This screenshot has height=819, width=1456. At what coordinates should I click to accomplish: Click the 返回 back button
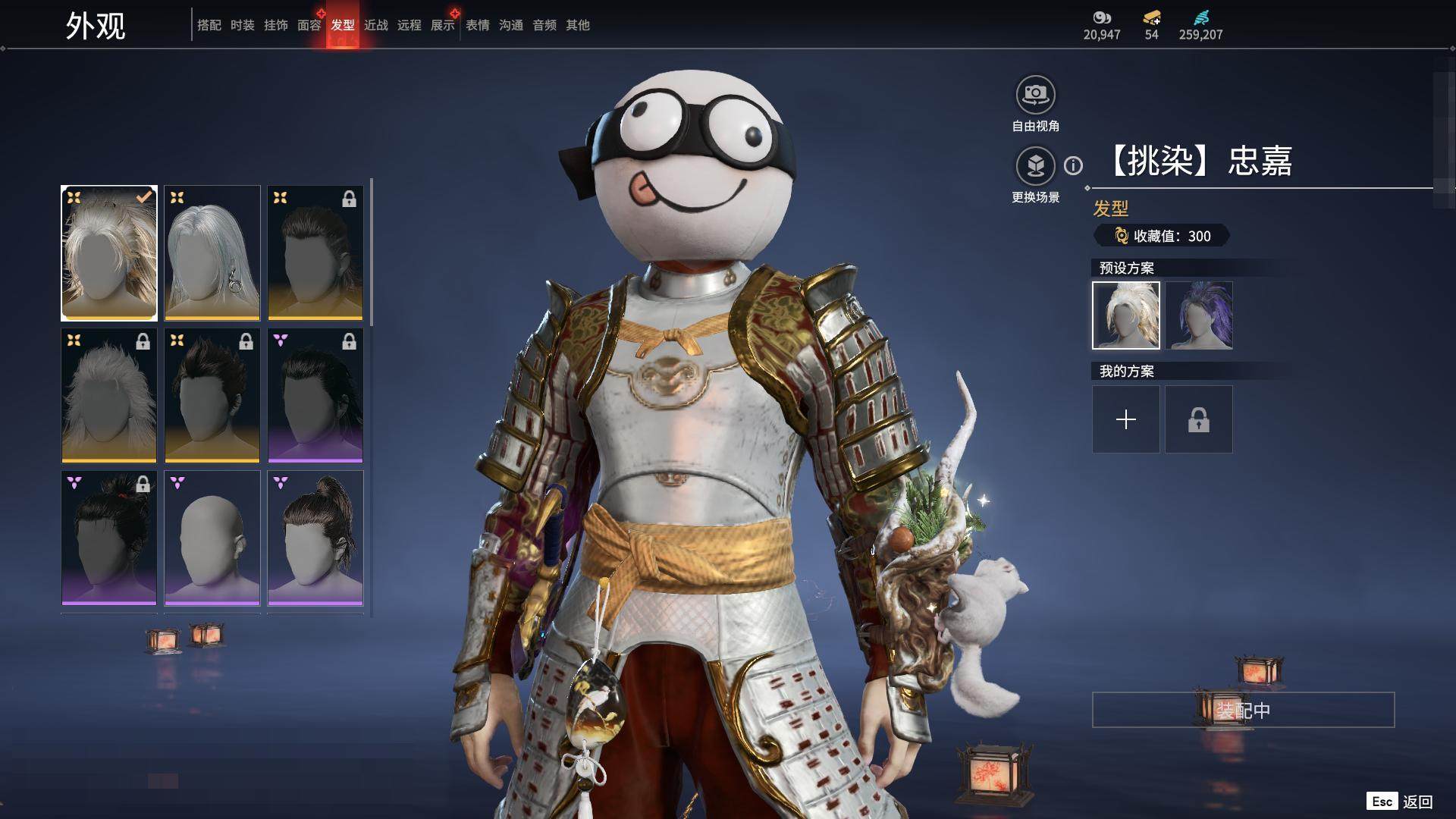pyautogui.click(x=1417, y=802)
